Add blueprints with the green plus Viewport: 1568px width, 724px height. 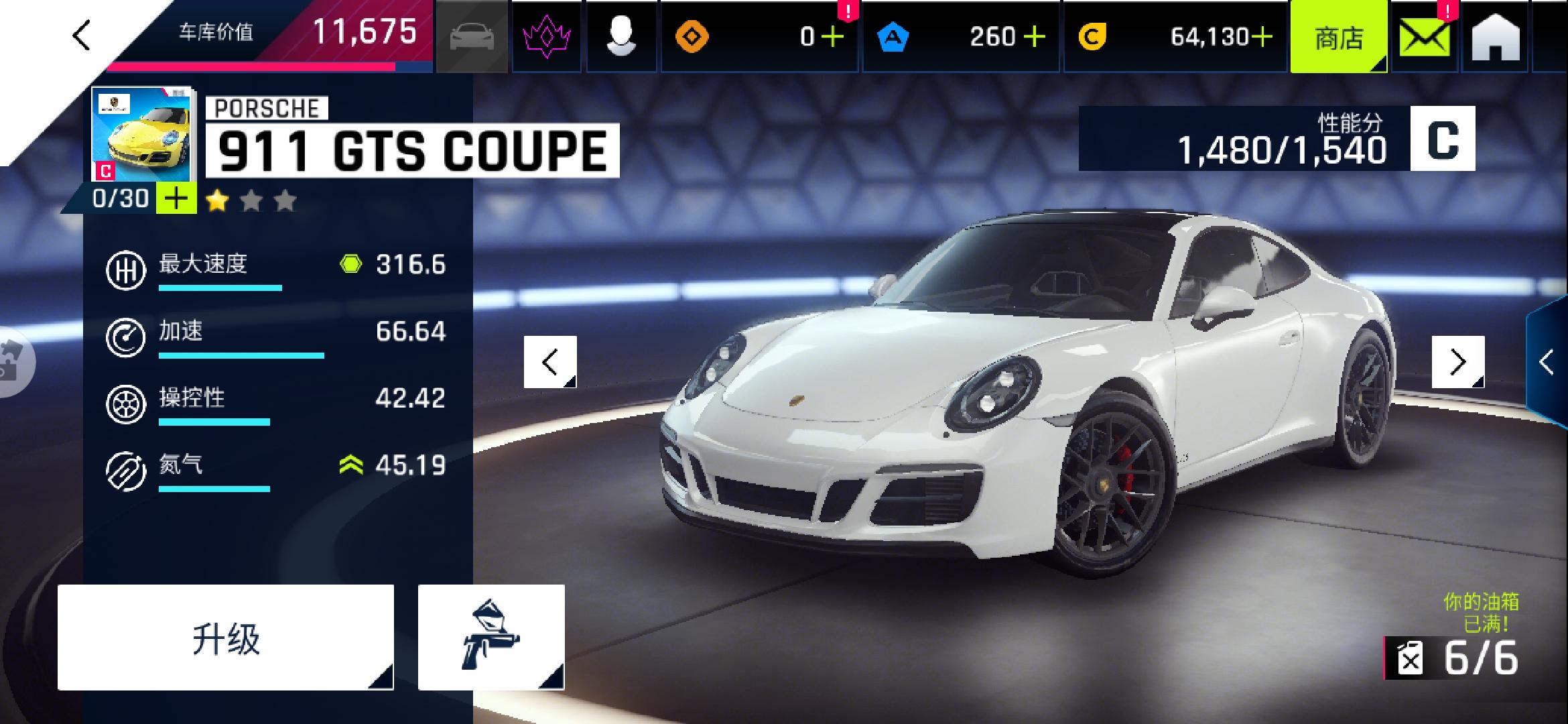176,199
